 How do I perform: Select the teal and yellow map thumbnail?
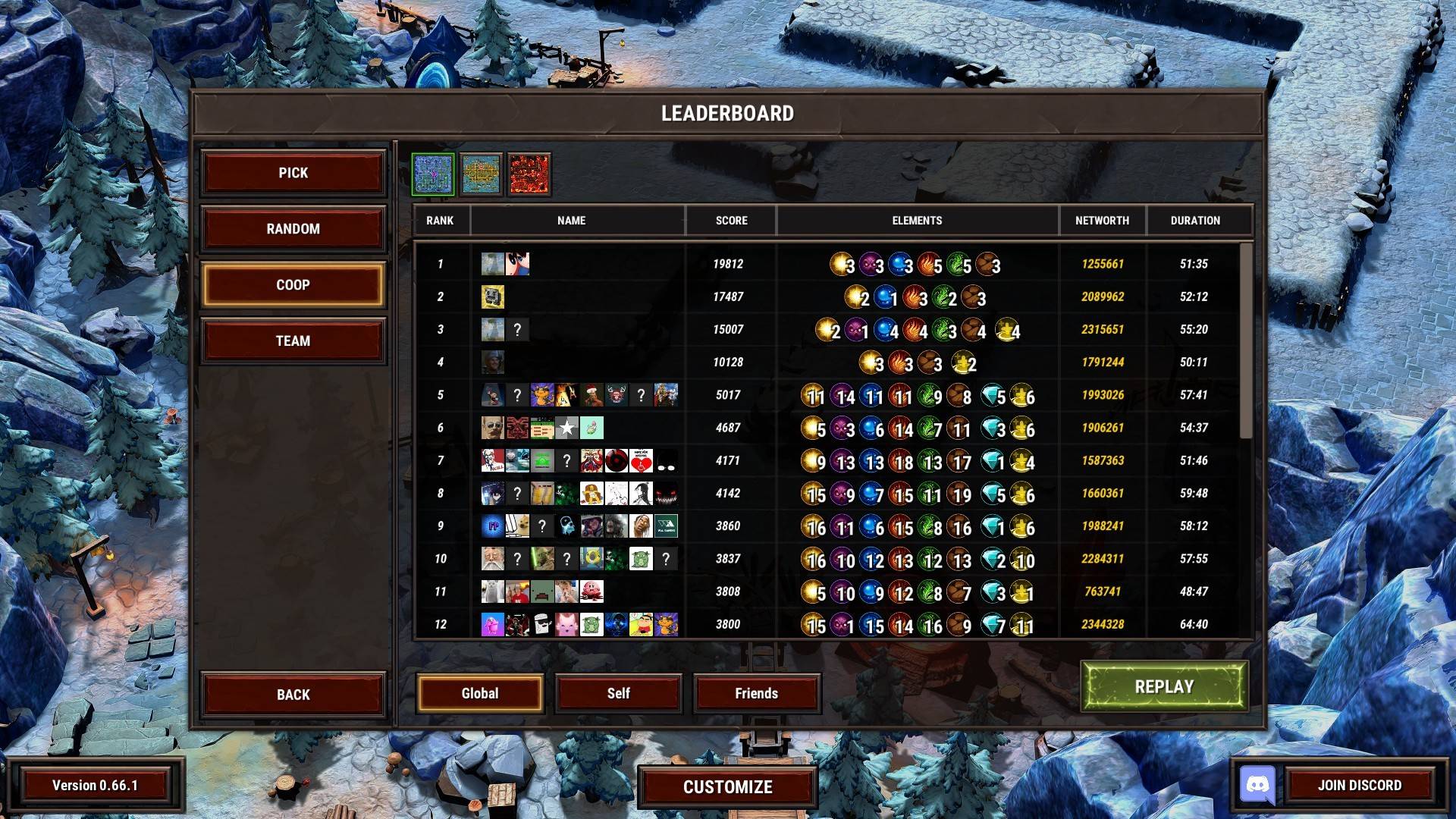481,174
